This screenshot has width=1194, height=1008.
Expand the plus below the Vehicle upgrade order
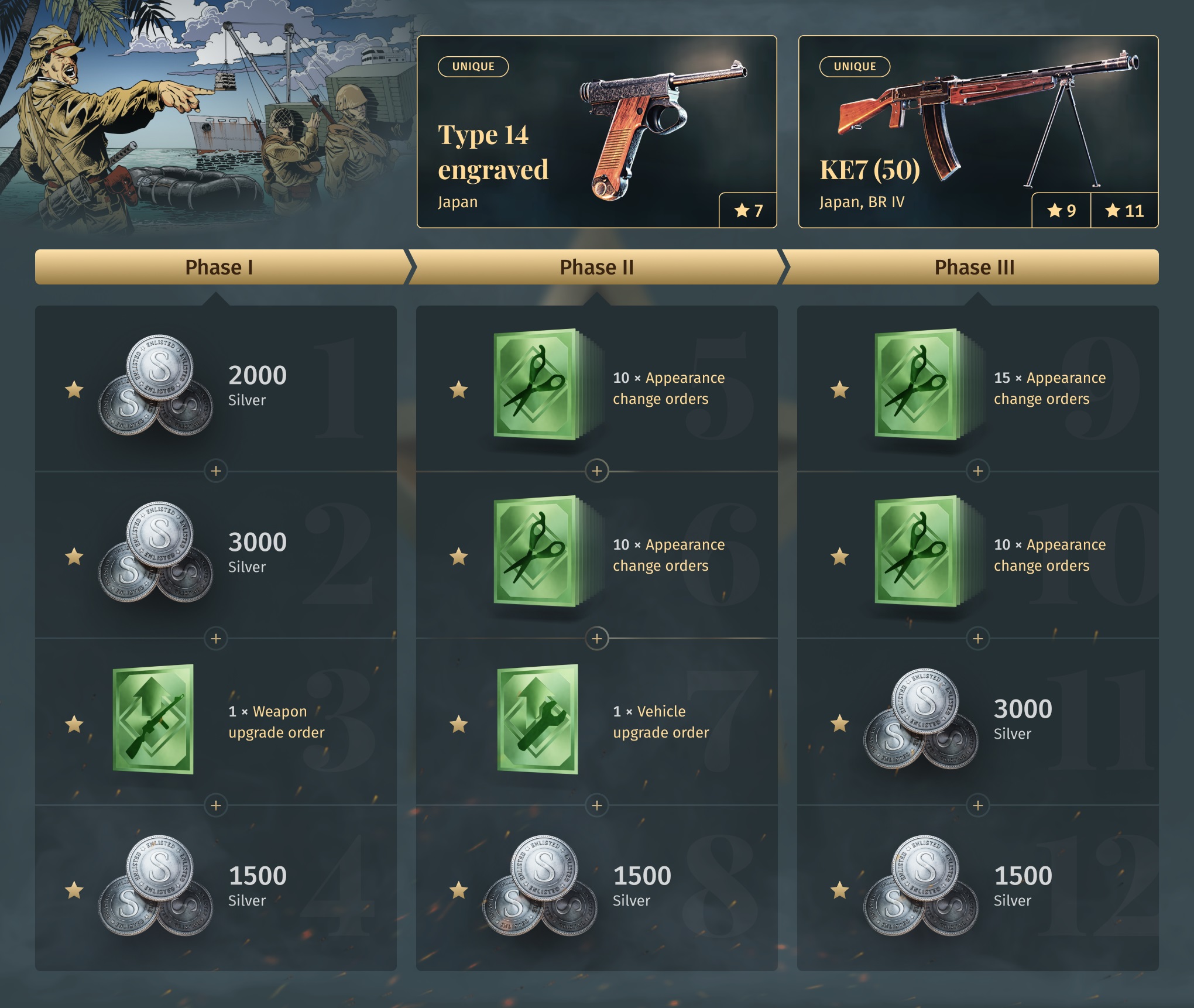pyautogui.click(x=597, y=805)
